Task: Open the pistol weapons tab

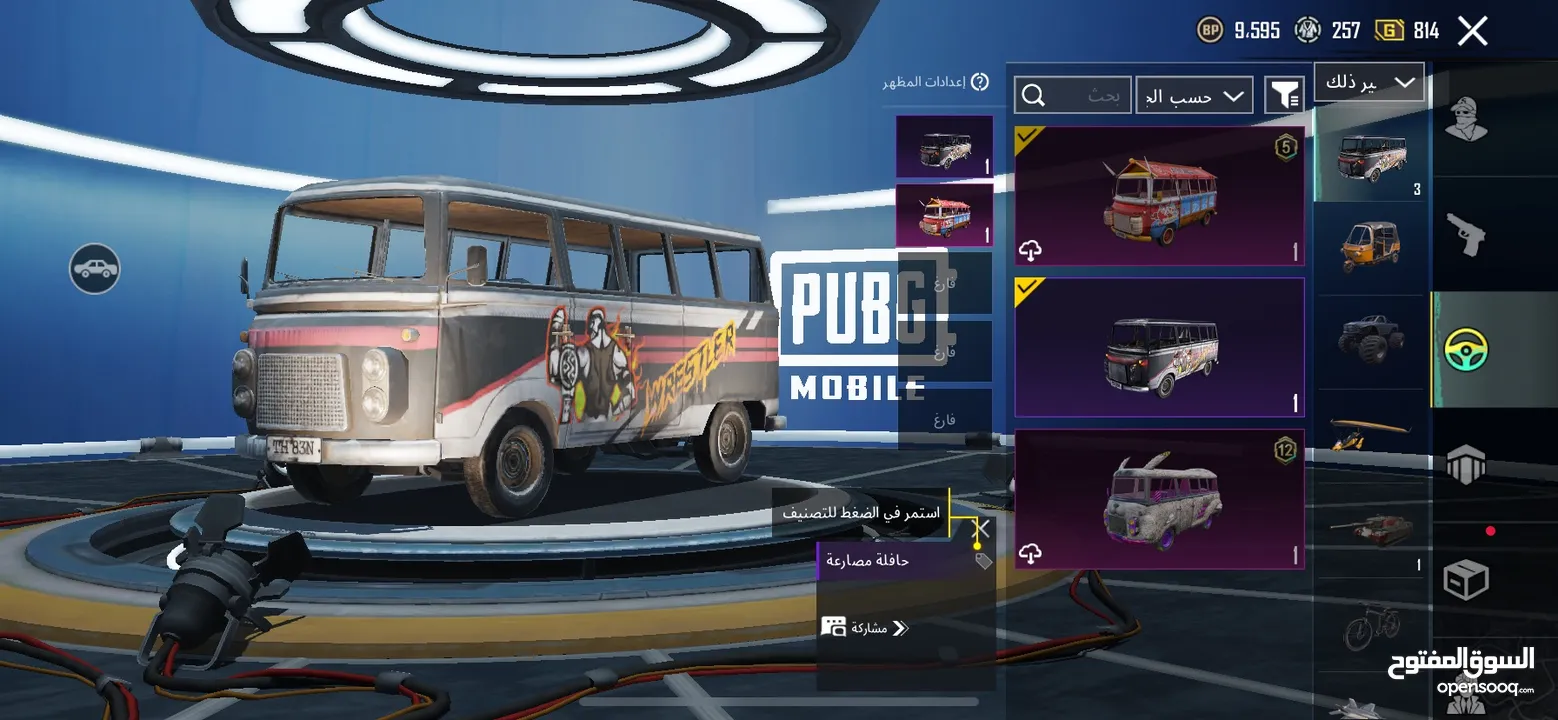Action: pos(1466,234)
